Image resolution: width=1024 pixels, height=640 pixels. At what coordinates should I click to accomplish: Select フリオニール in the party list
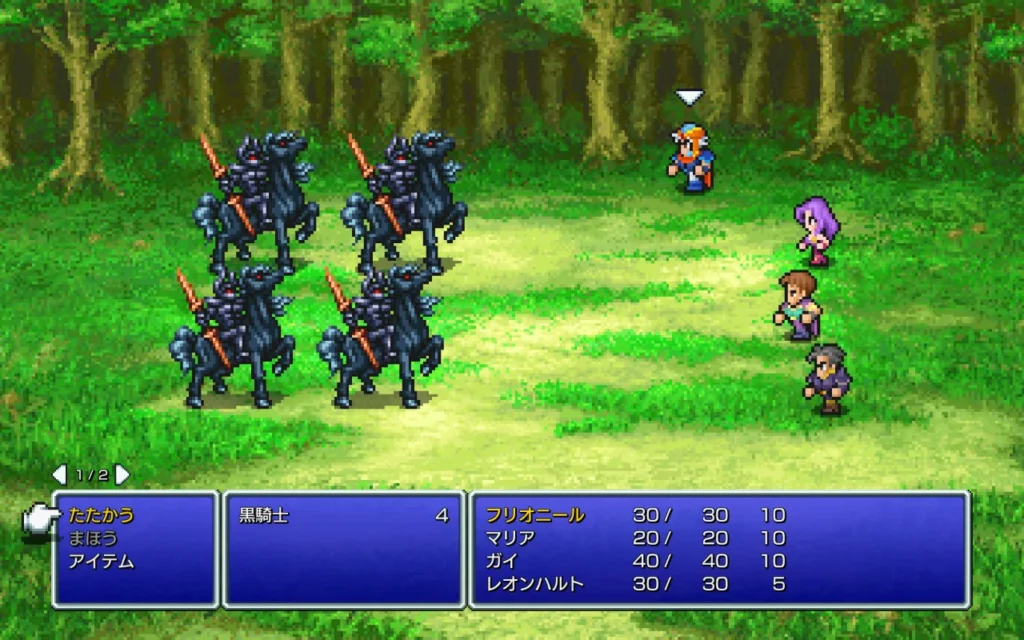coord(535,516)
